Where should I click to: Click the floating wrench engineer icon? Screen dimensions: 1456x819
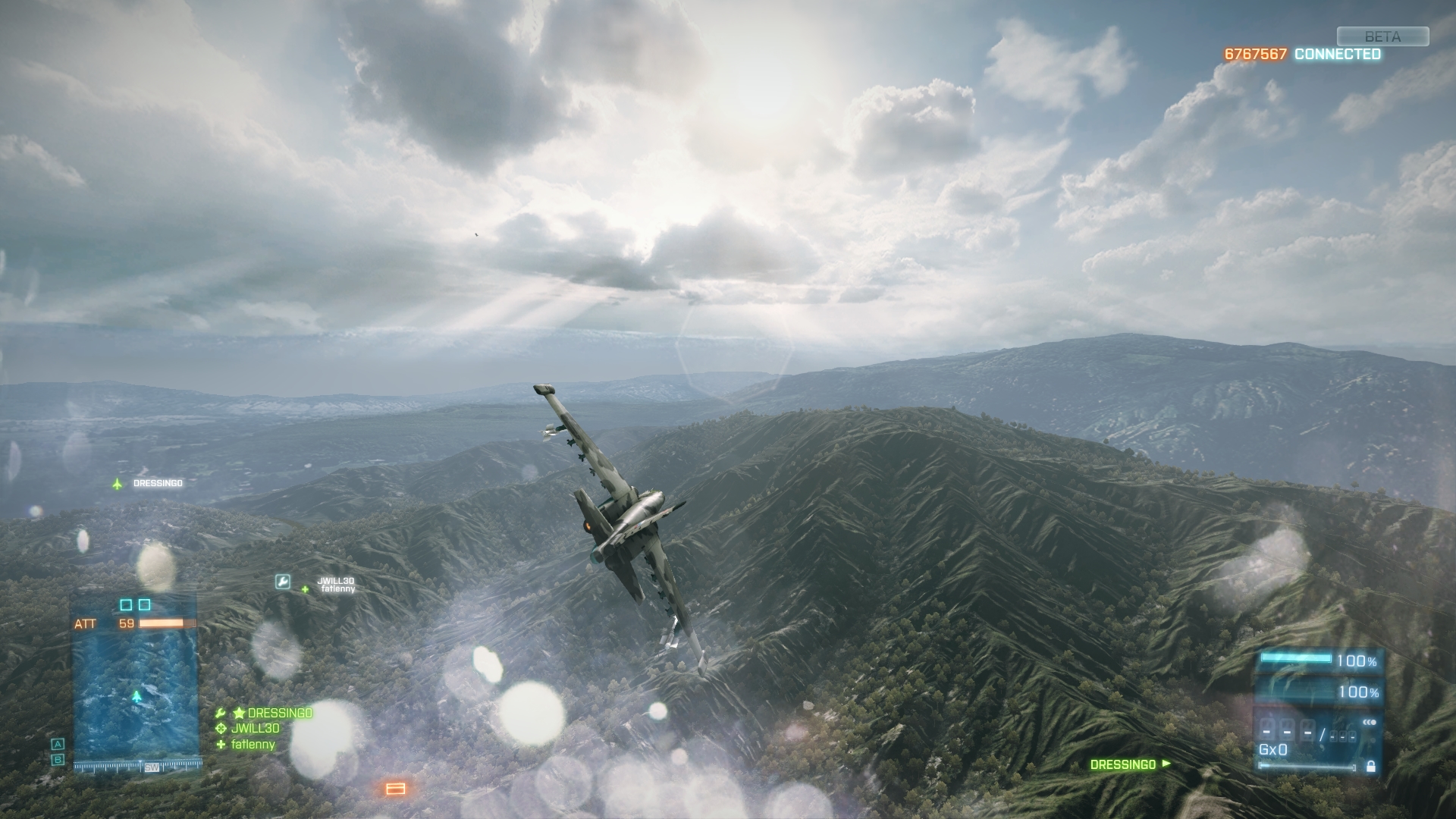282,582
